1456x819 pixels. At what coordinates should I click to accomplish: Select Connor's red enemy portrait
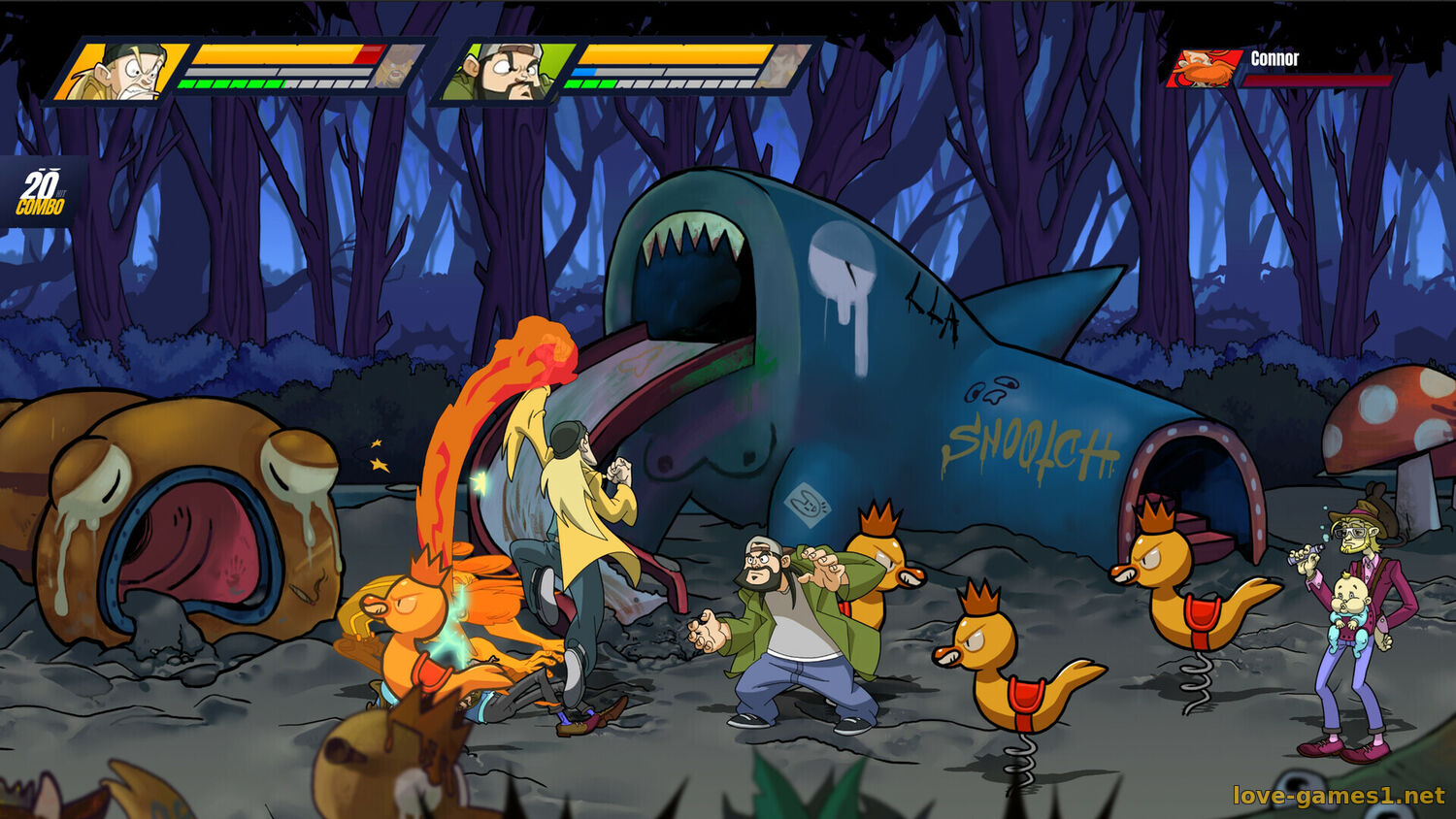pyautogui.click(x=1207, y=69)
